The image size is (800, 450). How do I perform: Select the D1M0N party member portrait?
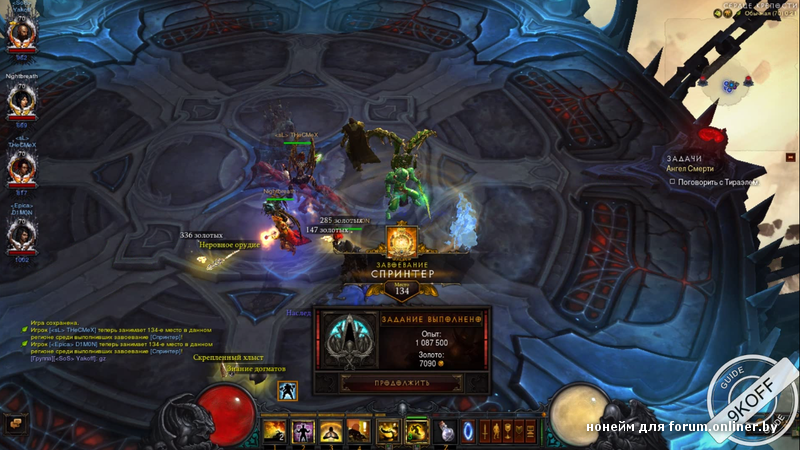(22, 234)
